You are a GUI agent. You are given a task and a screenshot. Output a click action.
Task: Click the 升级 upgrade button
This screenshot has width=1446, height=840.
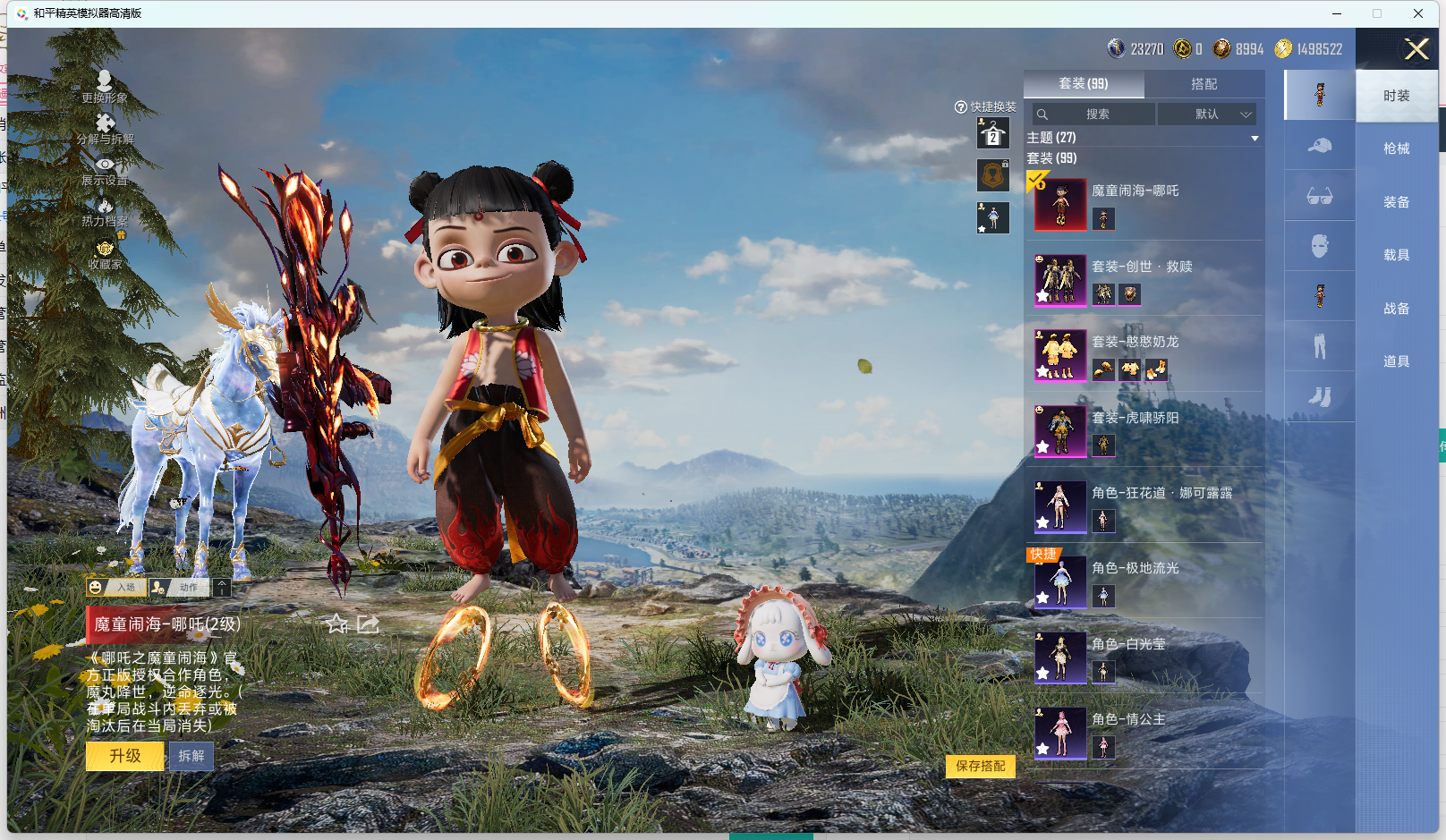(125, 756)
